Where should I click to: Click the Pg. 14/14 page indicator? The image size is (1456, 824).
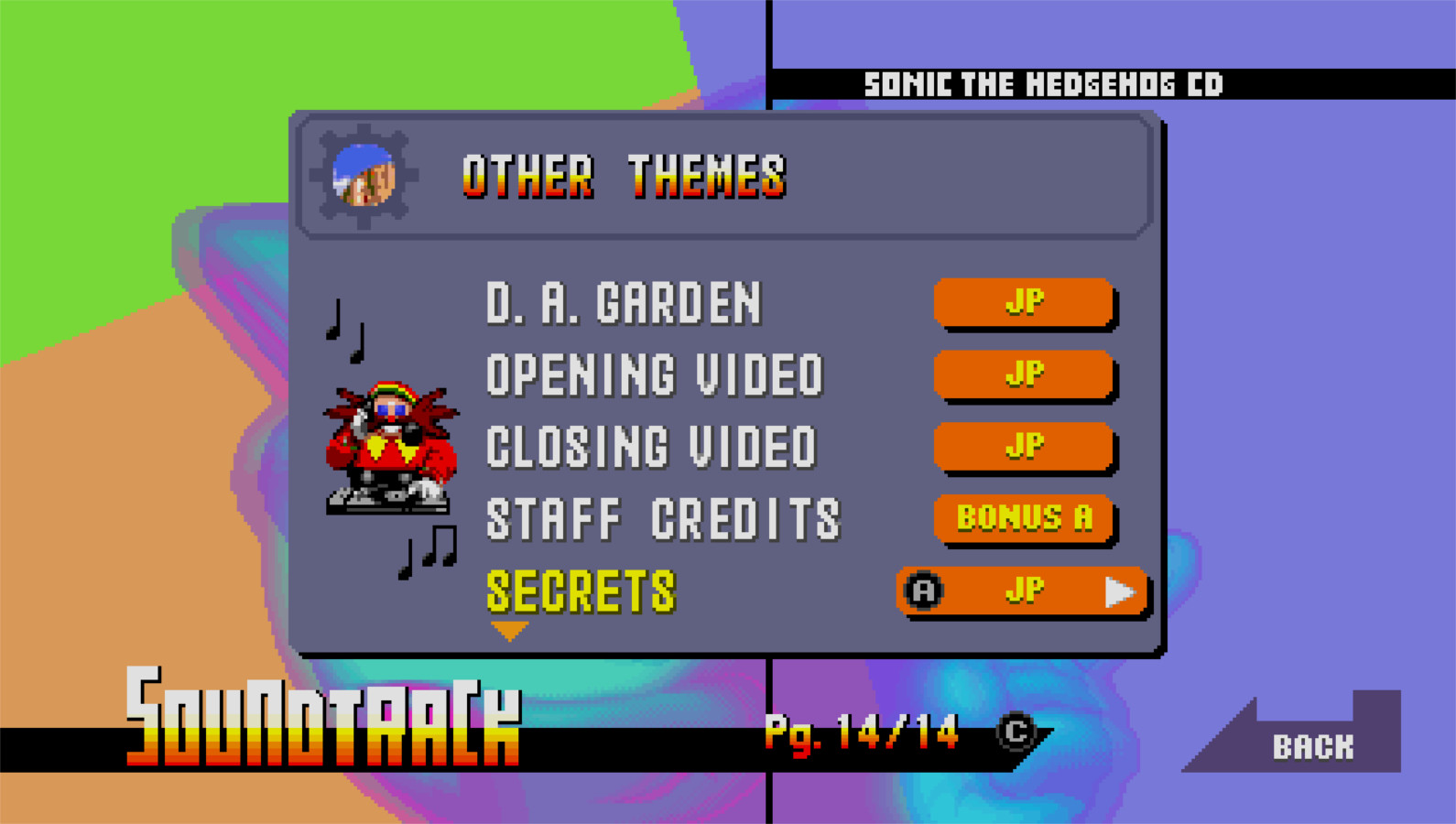point(861,730)
